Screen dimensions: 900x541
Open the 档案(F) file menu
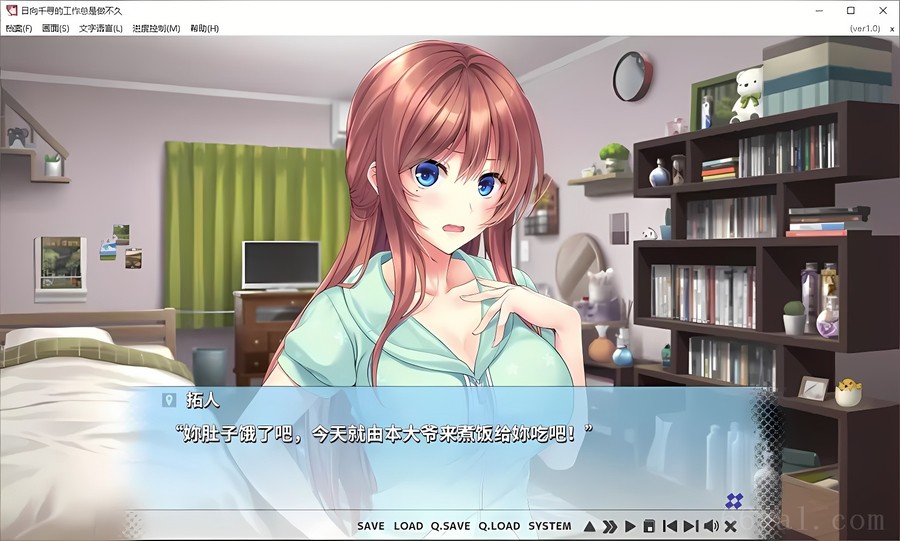tap(19, 28)
